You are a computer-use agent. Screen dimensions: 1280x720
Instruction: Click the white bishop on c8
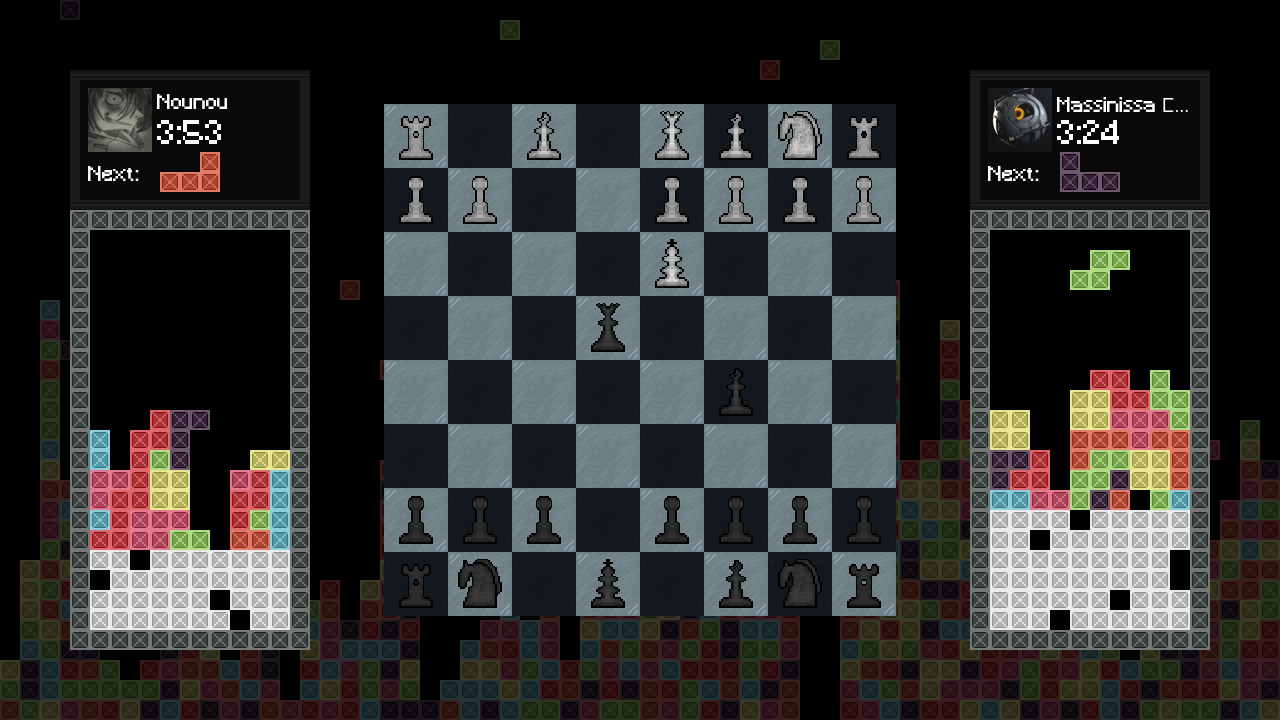543,135
